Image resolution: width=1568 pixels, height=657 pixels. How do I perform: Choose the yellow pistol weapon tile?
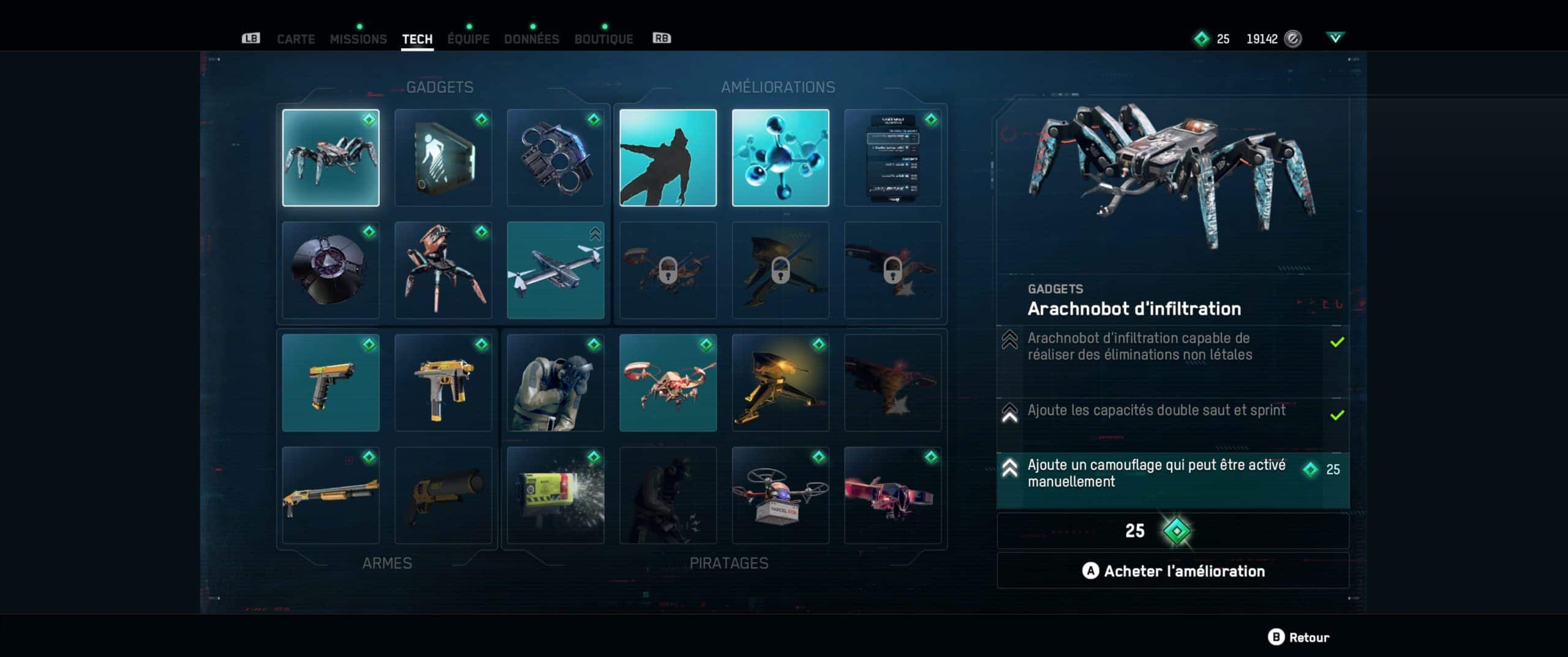(331, 383)
